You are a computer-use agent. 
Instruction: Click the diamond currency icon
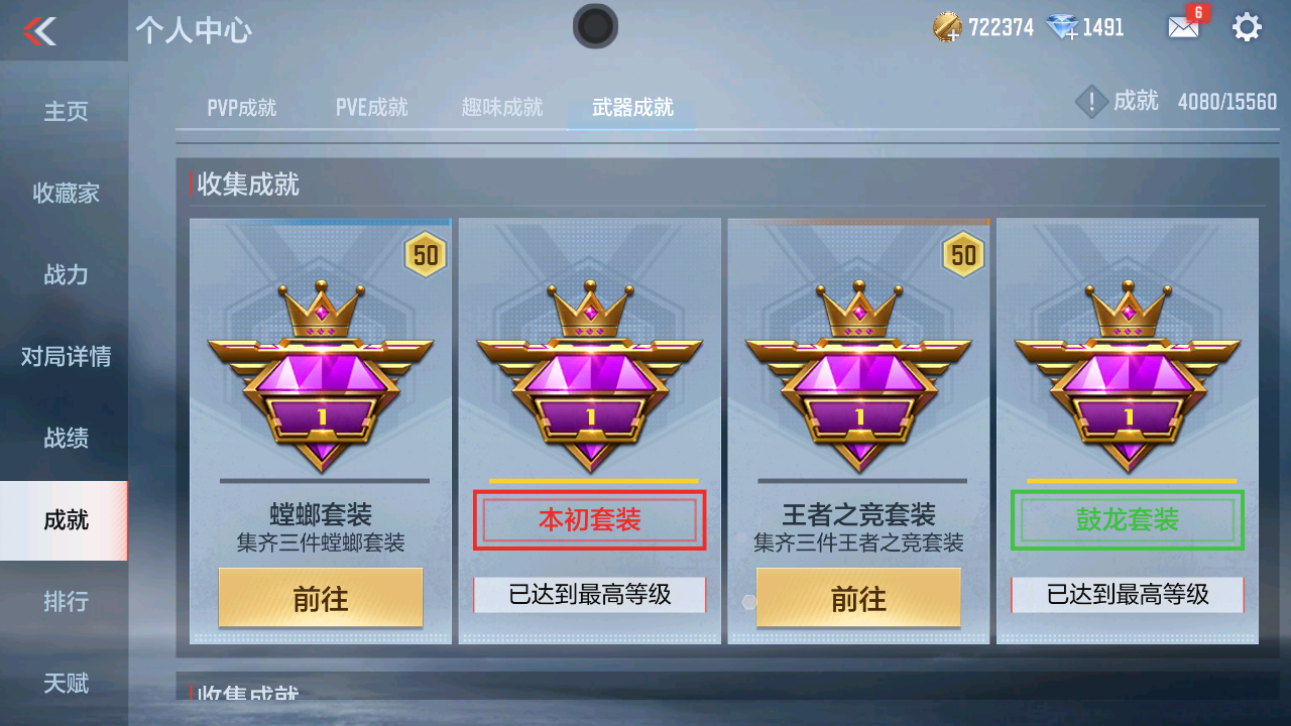click(x=1066, y=27)
